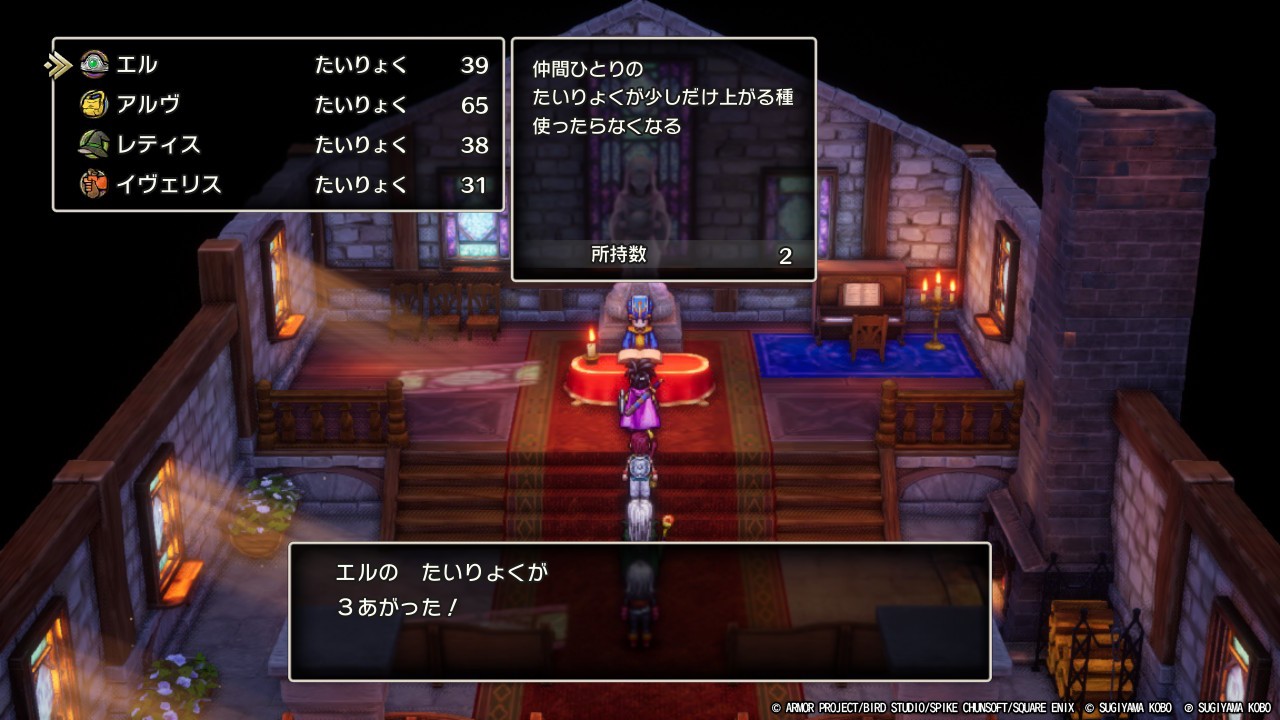Select イヴェリス in the party list

168,185
